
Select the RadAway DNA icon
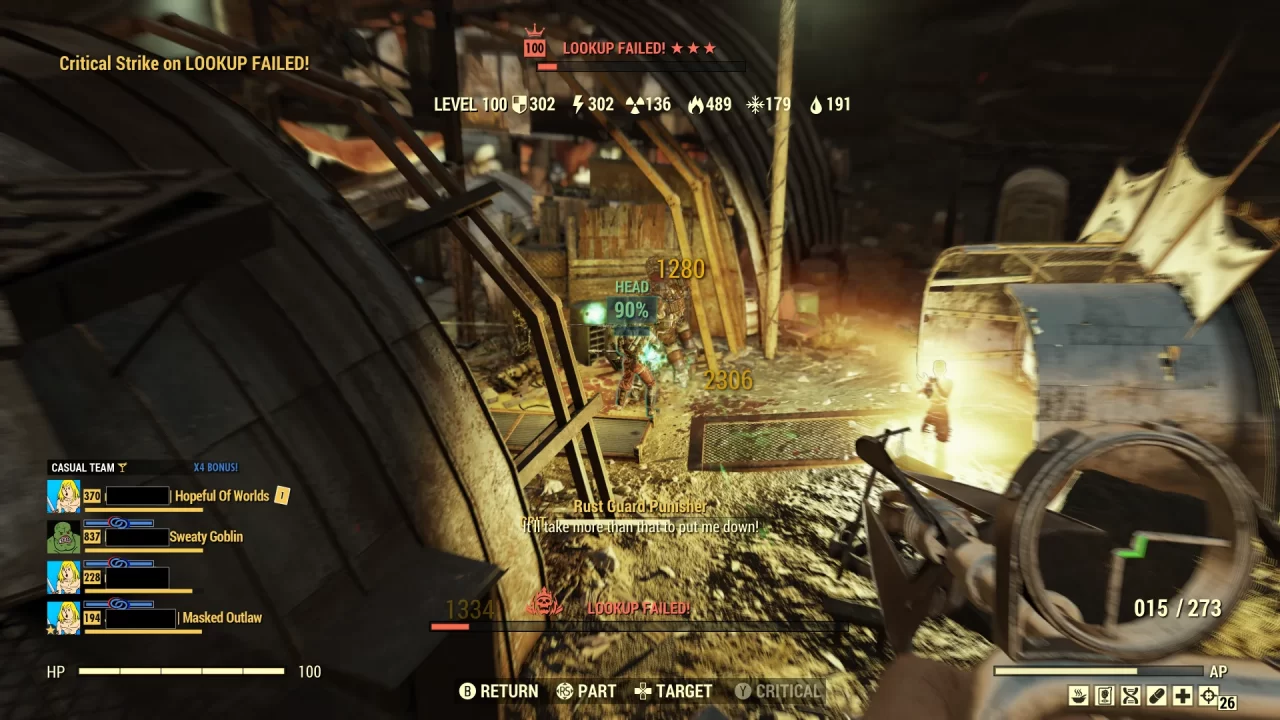pyautogui.click(x=1129, y=695)
